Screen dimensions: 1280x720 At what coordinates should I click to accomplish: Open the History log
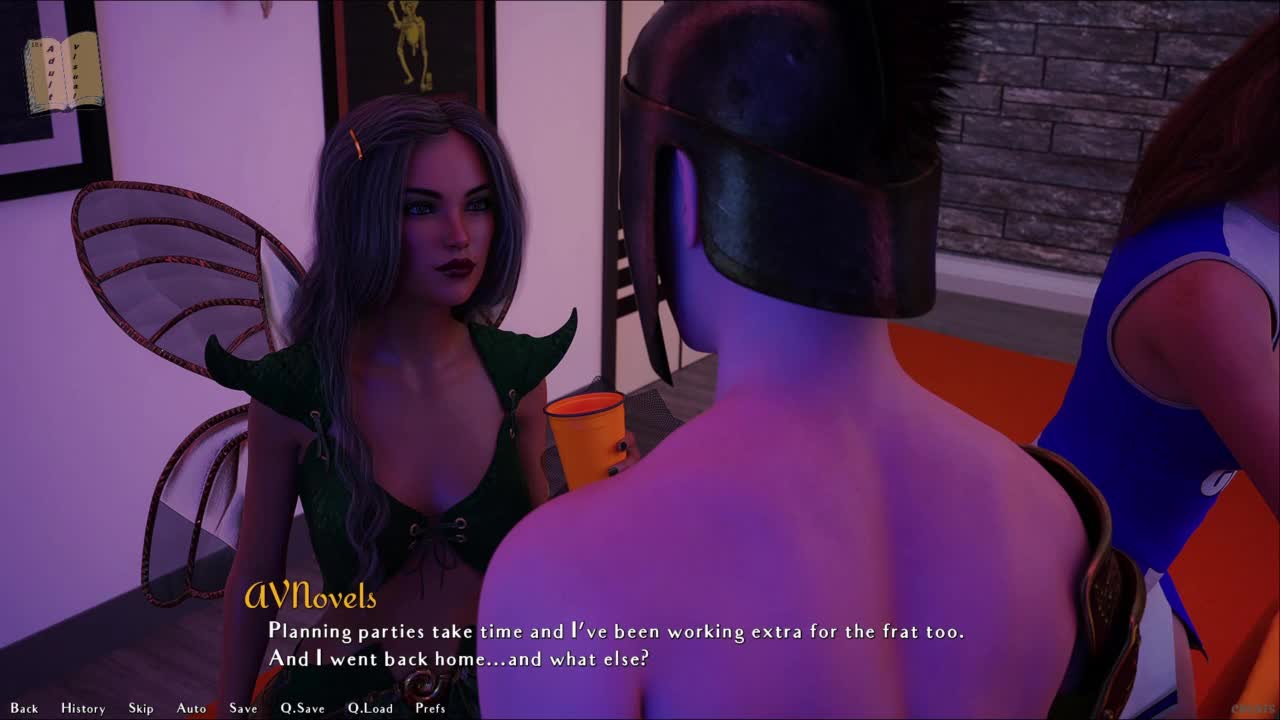point(83,708)
